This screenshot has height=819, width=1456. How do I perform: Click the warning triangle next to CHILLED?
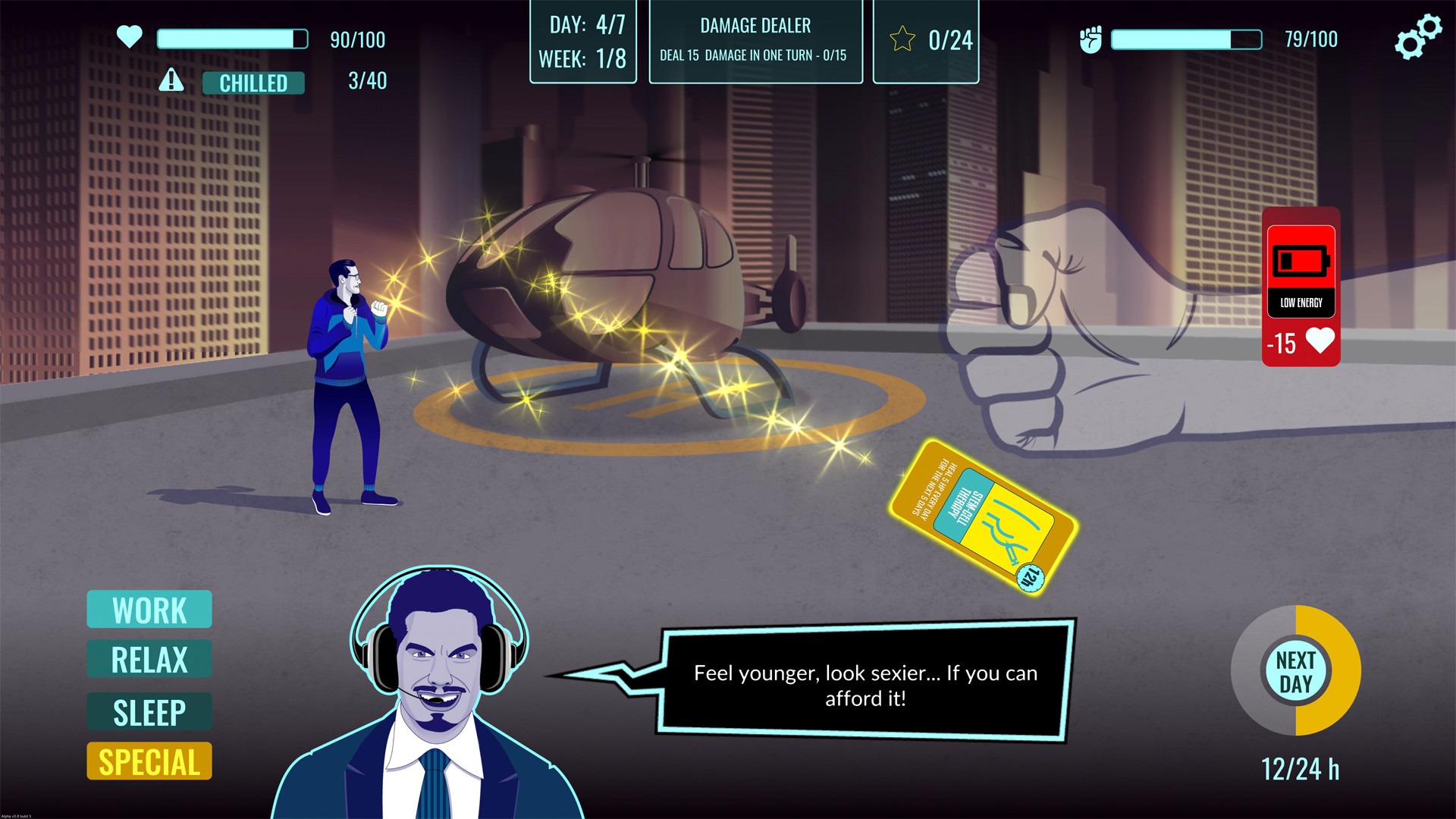click(171, 80)
